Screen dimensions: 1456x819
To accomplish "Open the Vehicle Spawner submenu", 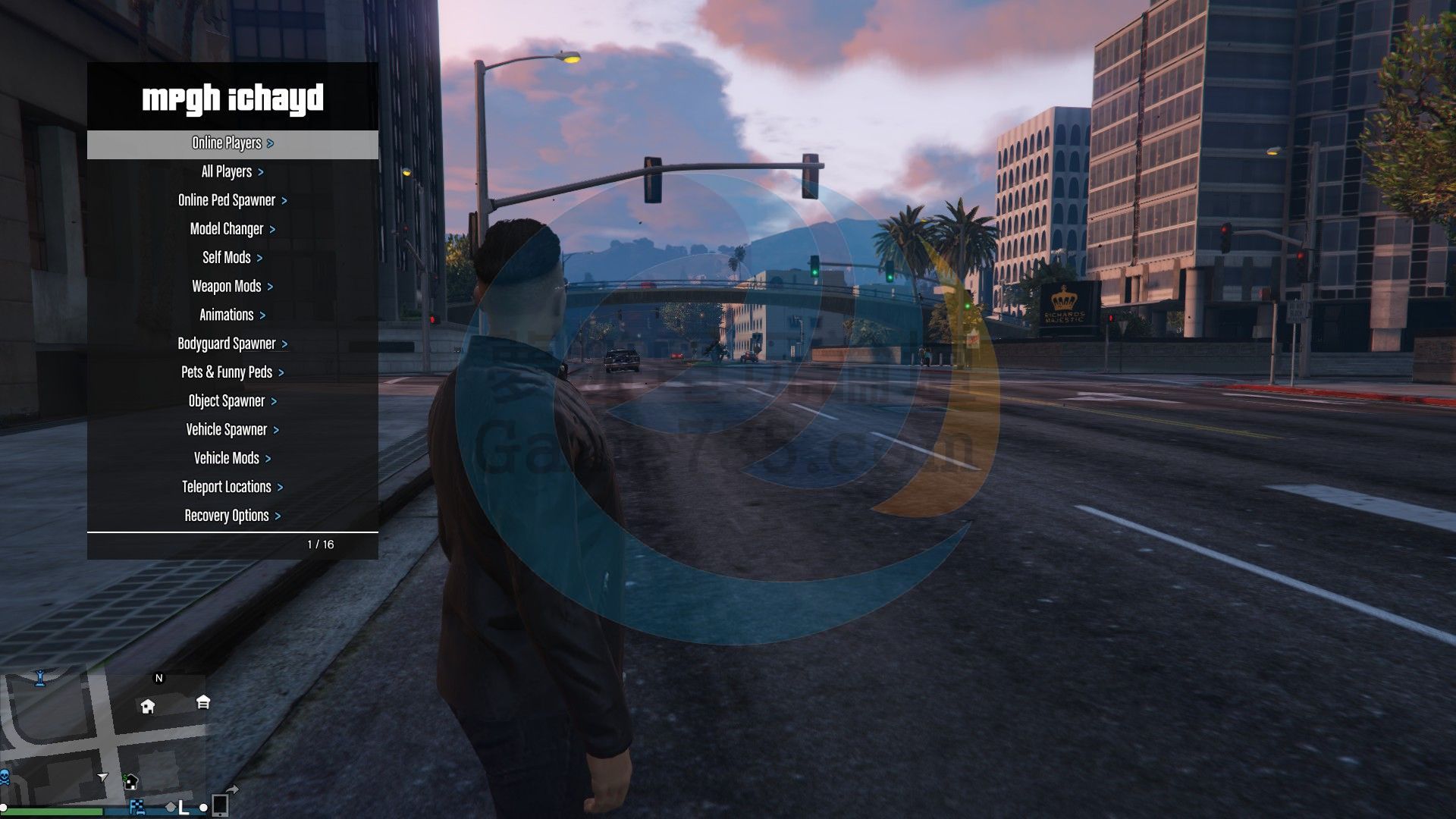I will point(232,430).
